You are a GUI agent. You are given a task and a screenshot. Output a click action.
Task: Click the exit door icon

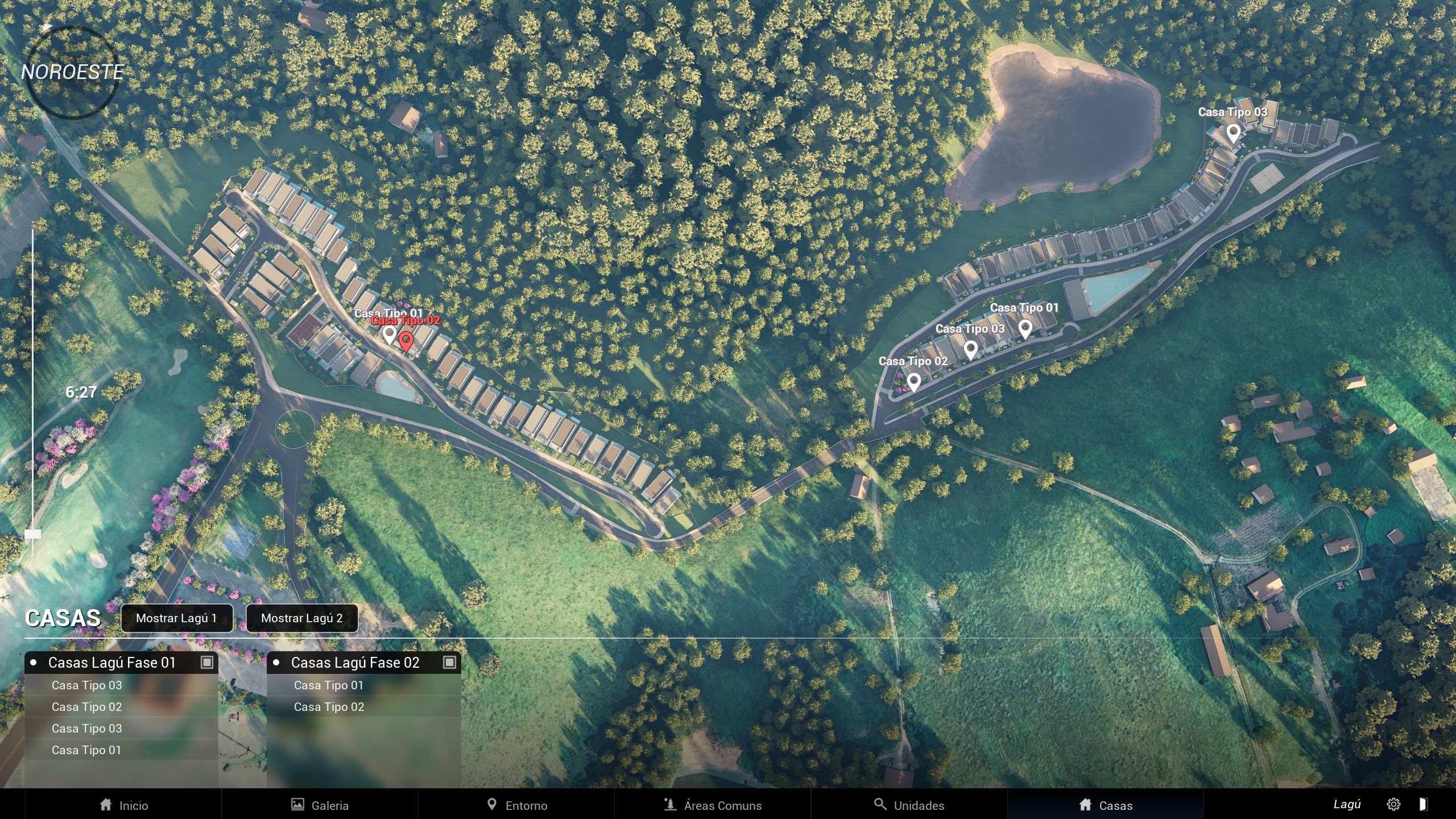coord(1423,804)
